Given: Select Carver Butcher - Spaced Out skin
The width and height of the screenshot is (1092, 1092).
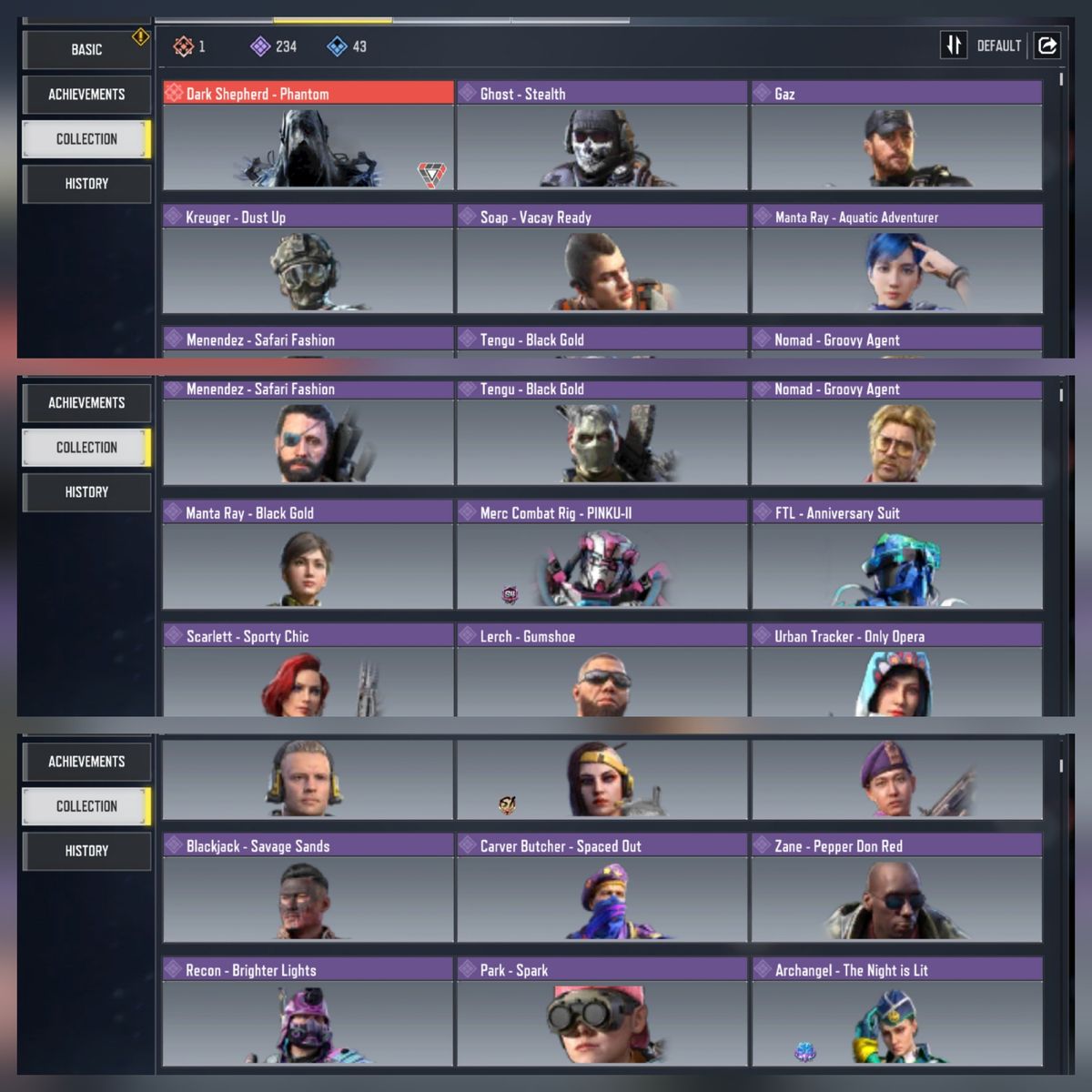Looking at the screenshot, I should pos(602,888).
